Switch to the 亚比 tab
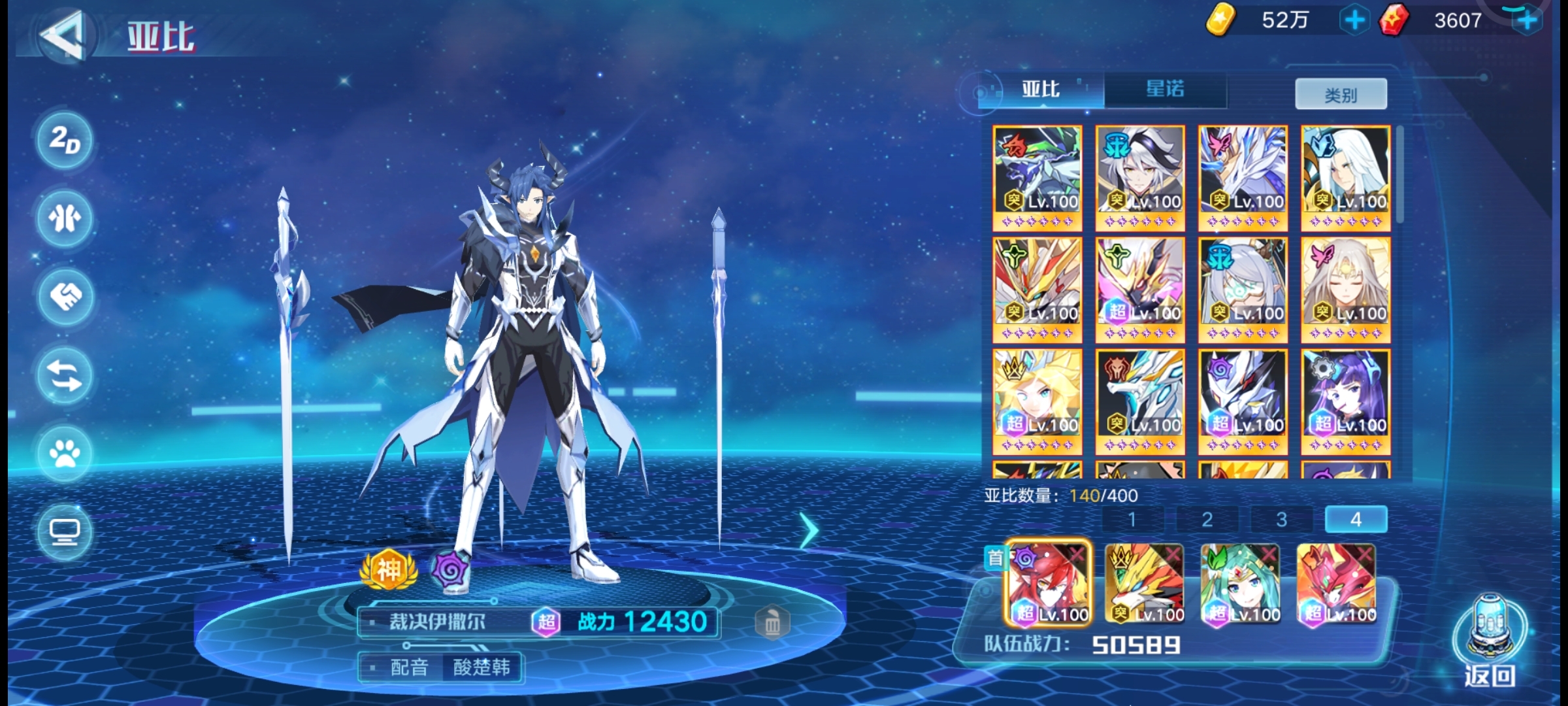 click(1040, 90)
